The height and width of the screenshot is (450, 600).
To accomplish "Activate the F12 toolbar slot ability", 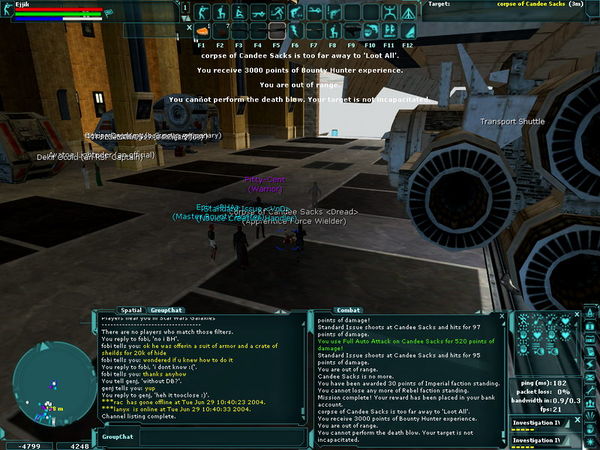I will click(x=408, y=32).
